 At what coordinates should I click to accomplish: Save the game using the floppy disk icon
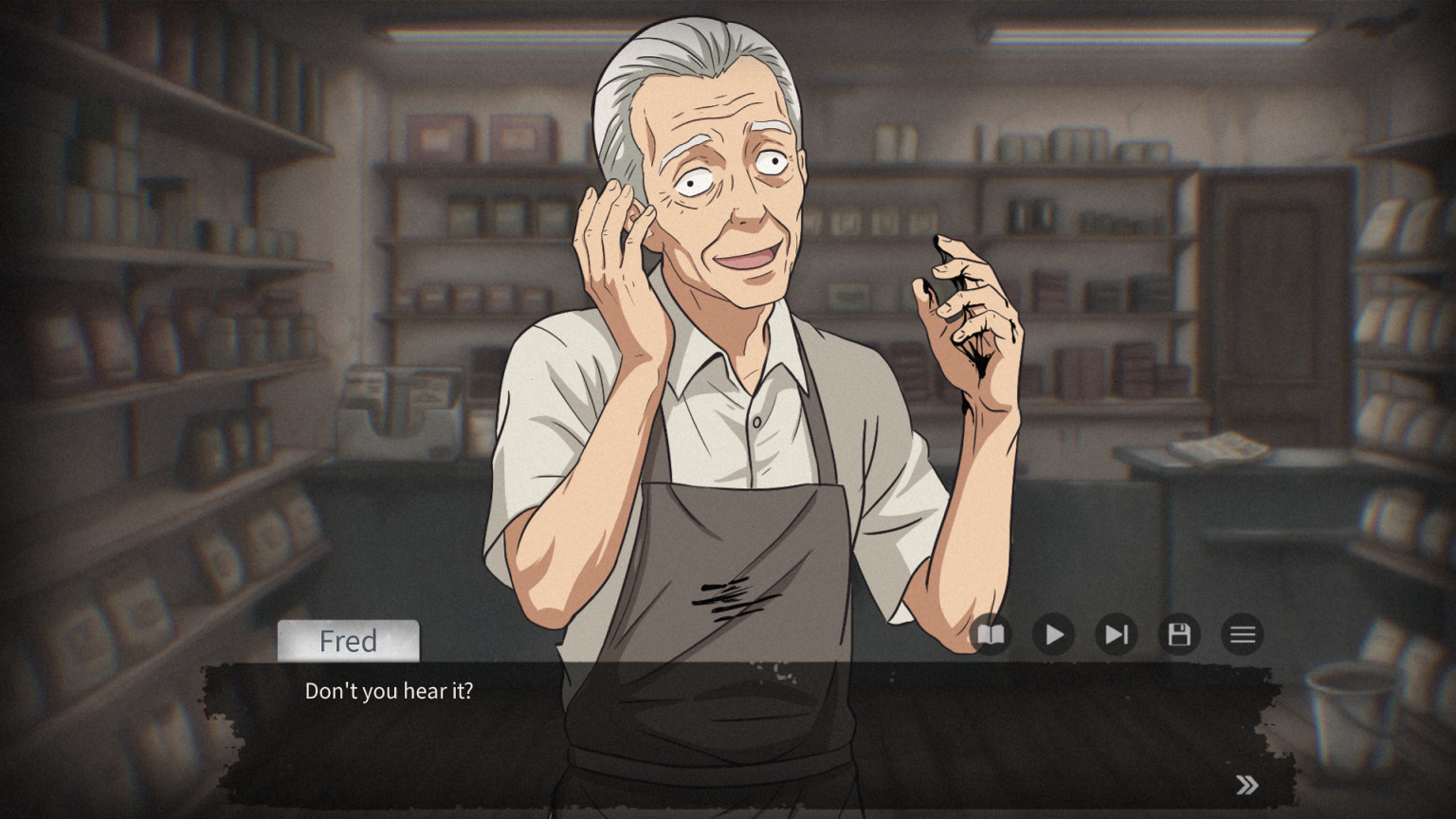[1179, 634]
